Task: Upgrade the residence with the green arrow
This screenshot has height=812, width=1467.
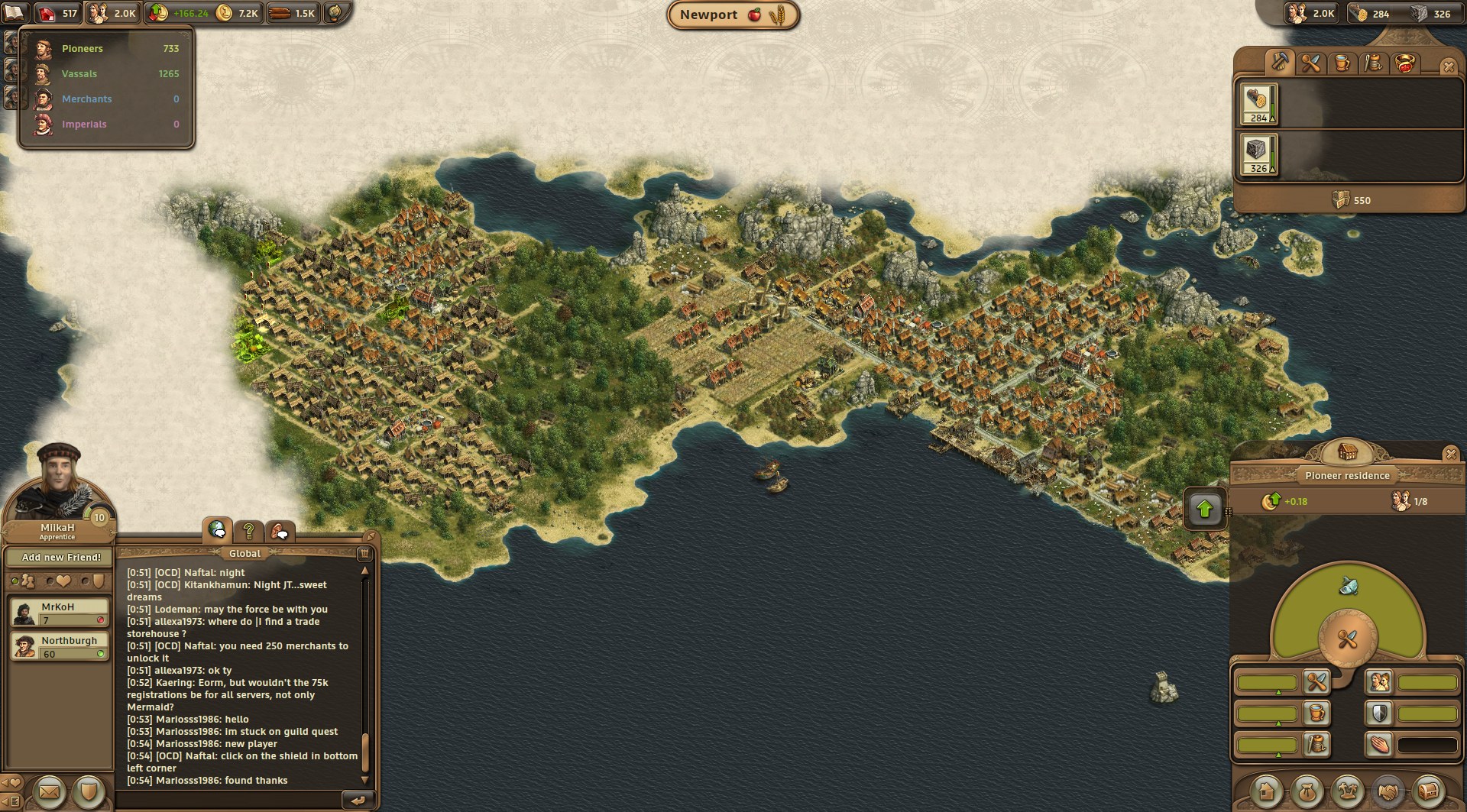Action: (x=1205, y=509)
